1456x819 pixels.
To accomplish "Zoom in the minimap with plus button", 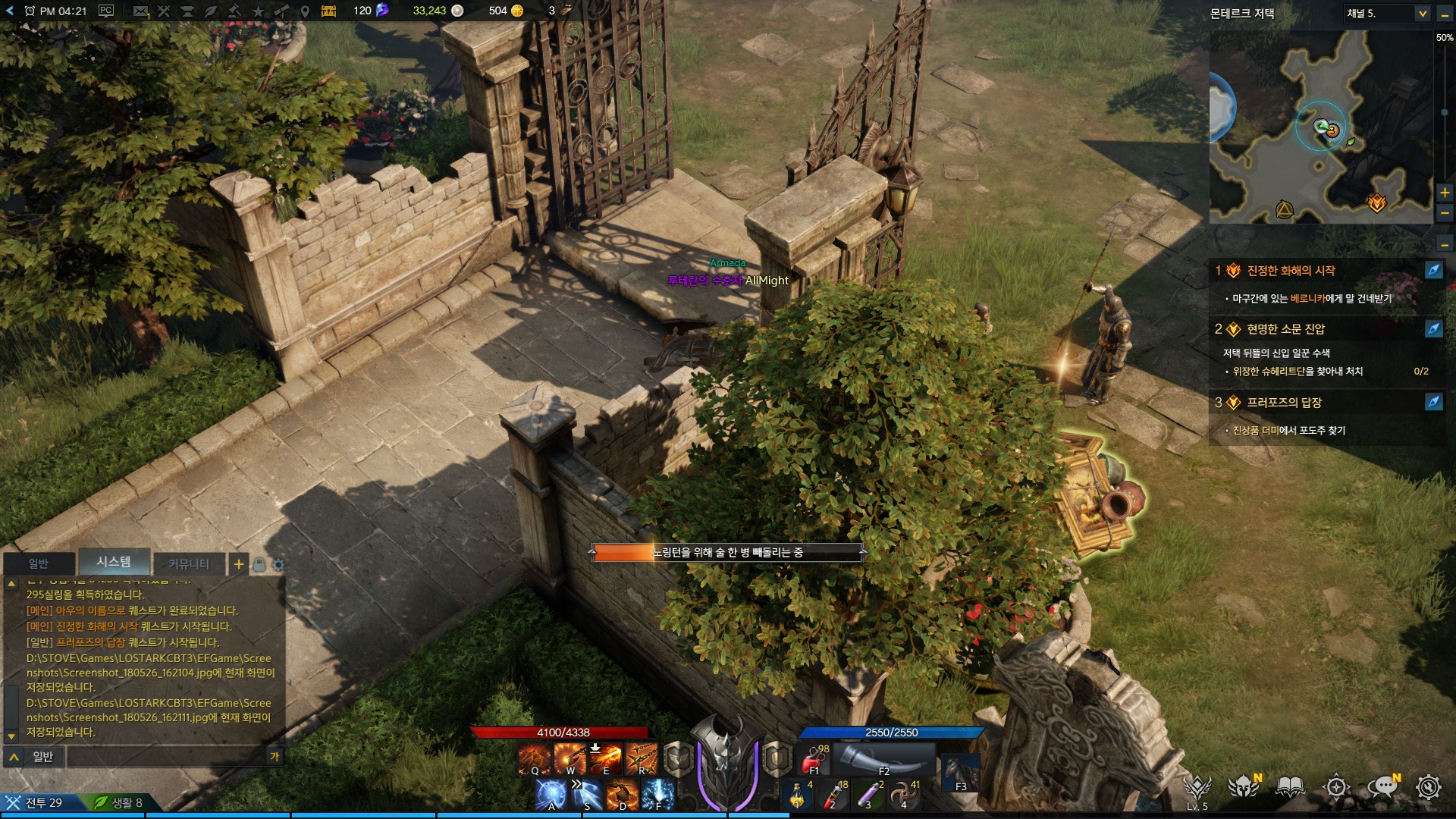I will [x=1445, y=193].
